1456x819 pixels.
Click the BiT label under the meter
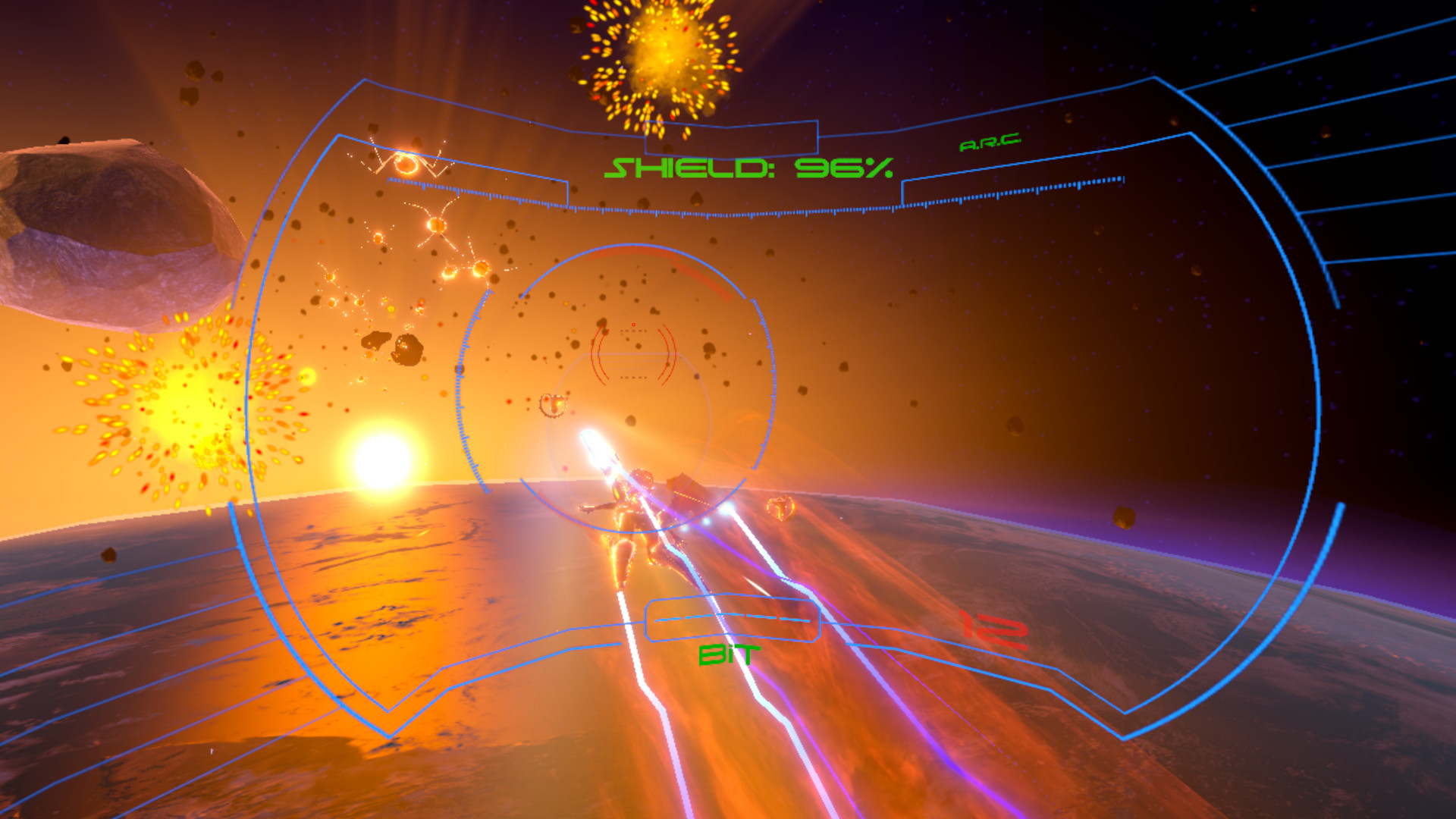click(730, 654)
